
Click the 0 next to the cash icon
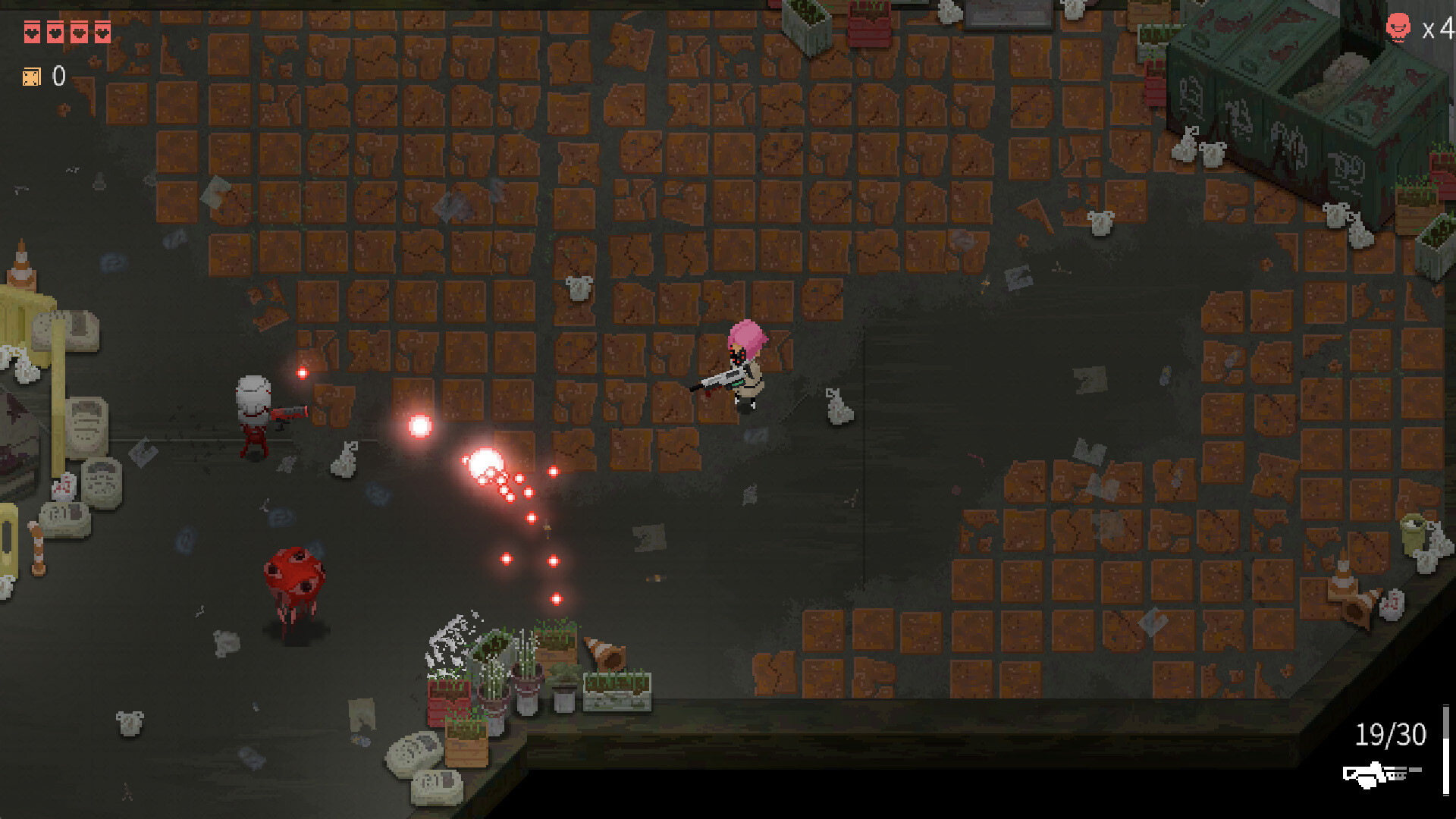(x=58, y=76)
